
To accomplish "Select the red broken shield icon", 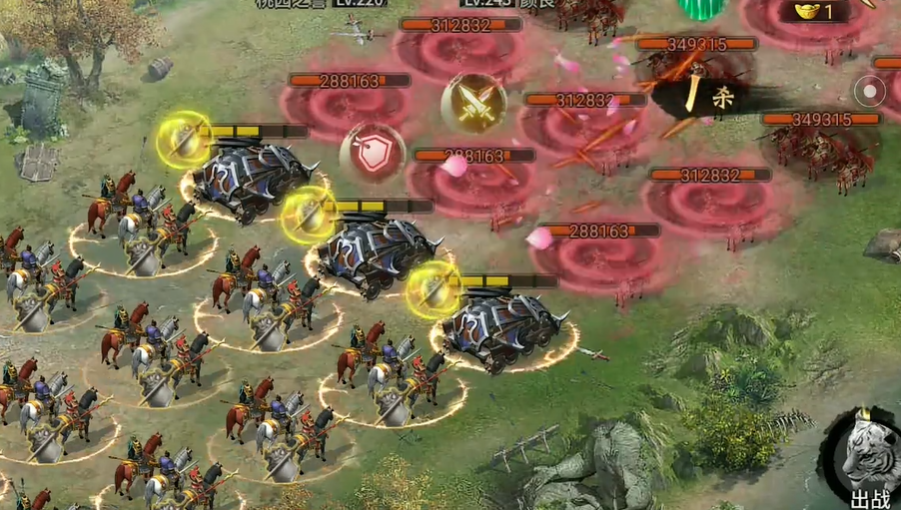I will click(x=372, y=153).
